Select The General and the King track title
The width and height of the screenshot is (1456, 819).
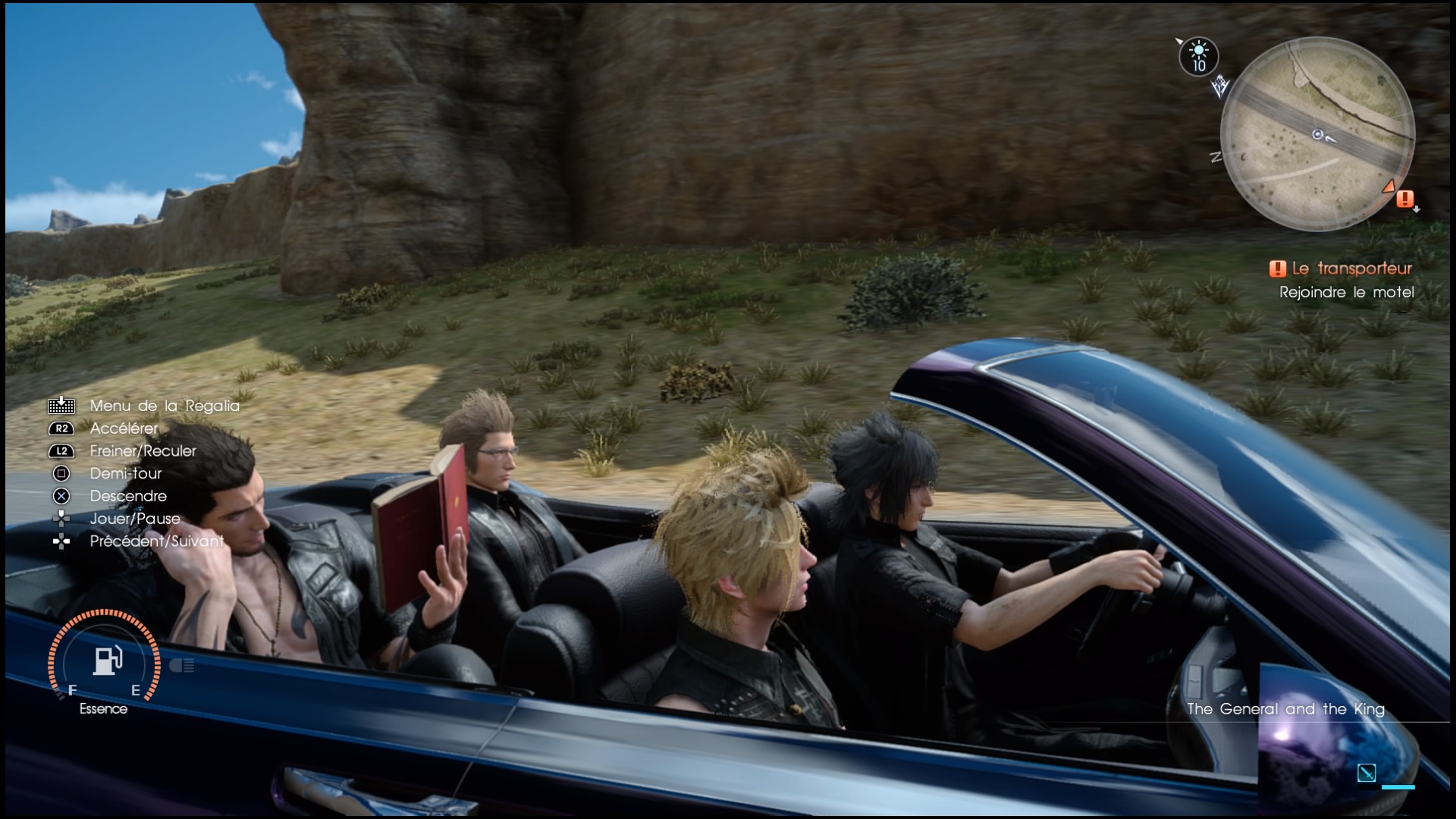[1285, 709]
